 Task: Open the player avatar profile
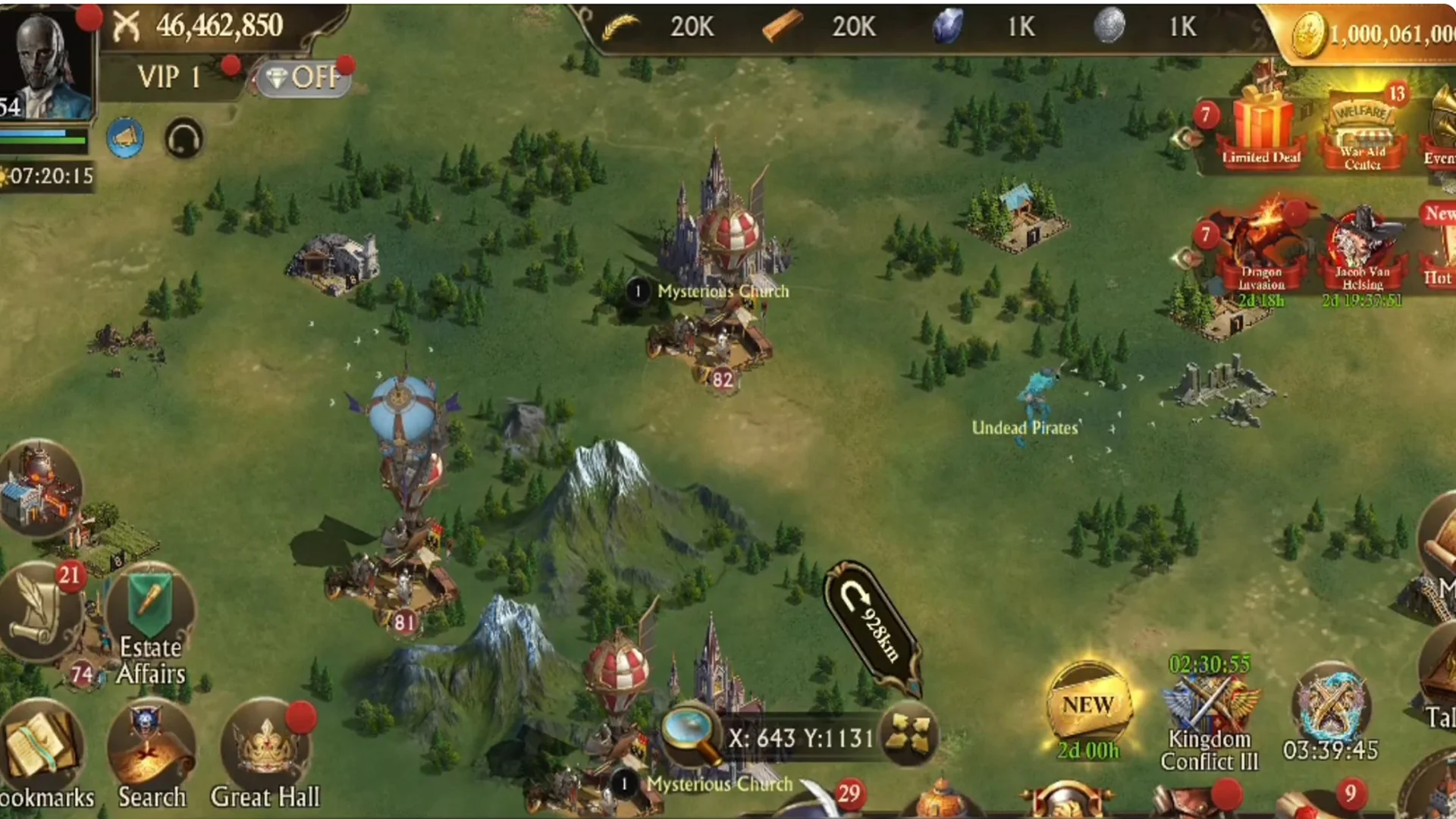coord(47,62)
